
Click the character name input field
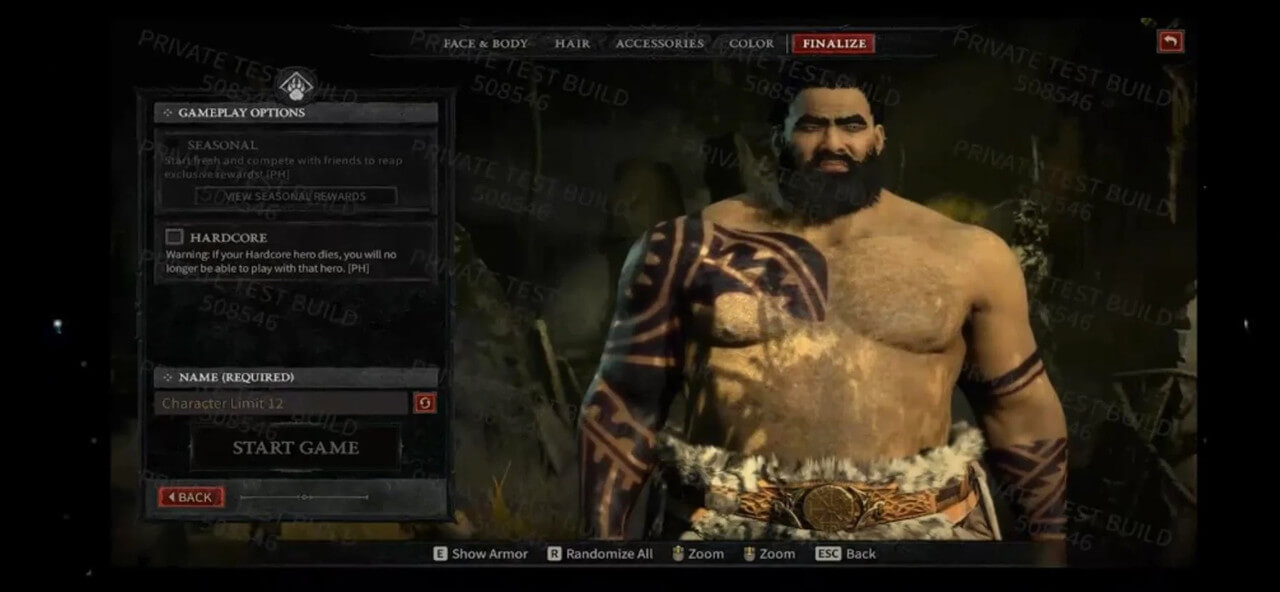(x=283, y=403)
